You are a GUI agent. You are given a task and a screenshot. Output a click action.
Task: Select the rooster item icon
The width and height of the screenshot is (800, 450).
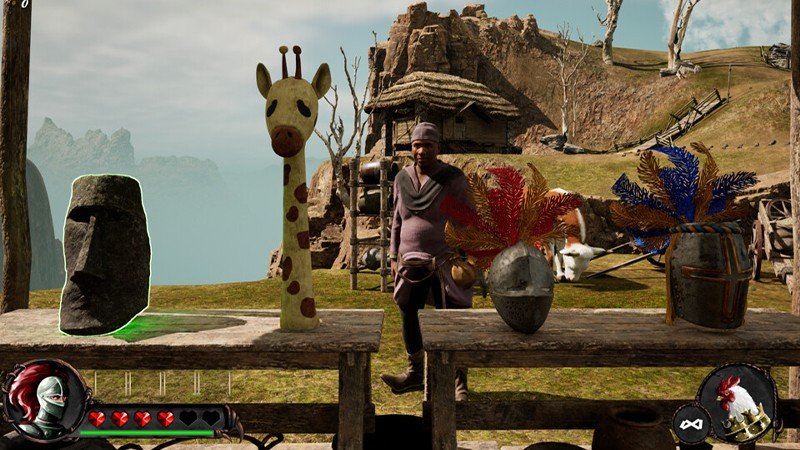point(741,402)
